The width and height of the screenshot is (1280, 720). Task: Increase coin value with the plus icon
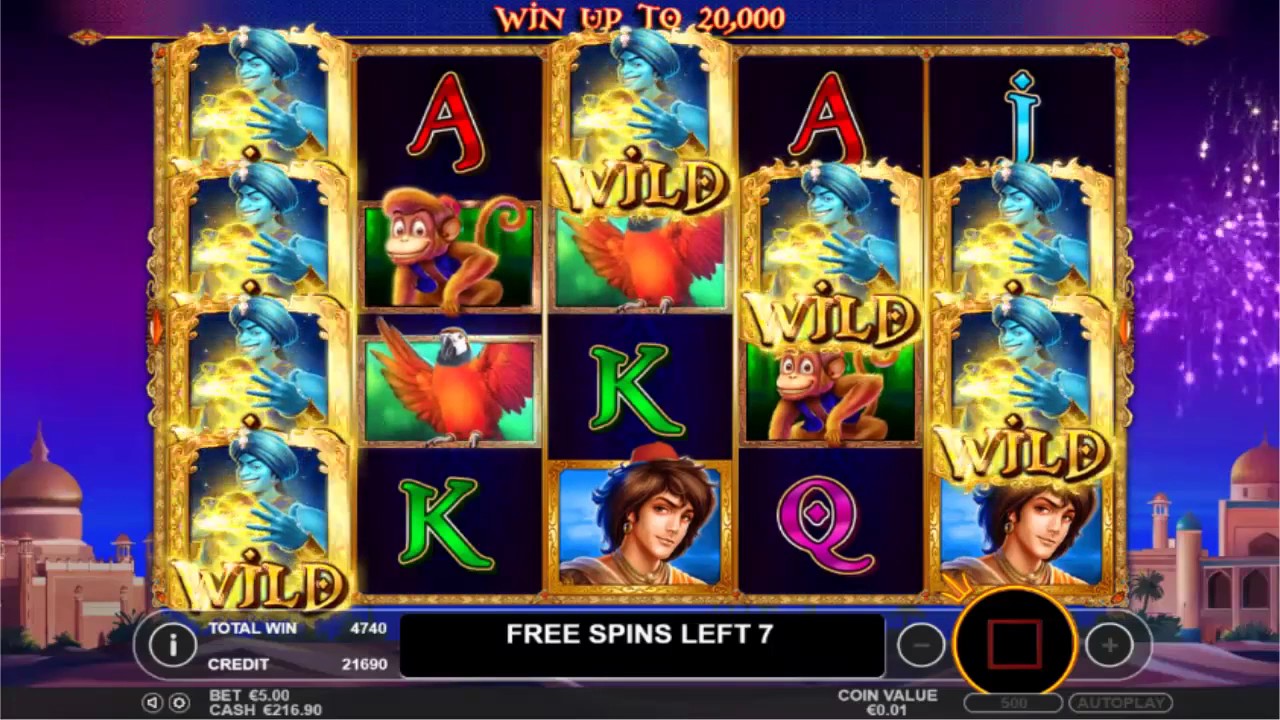(x=1108, y=645)
